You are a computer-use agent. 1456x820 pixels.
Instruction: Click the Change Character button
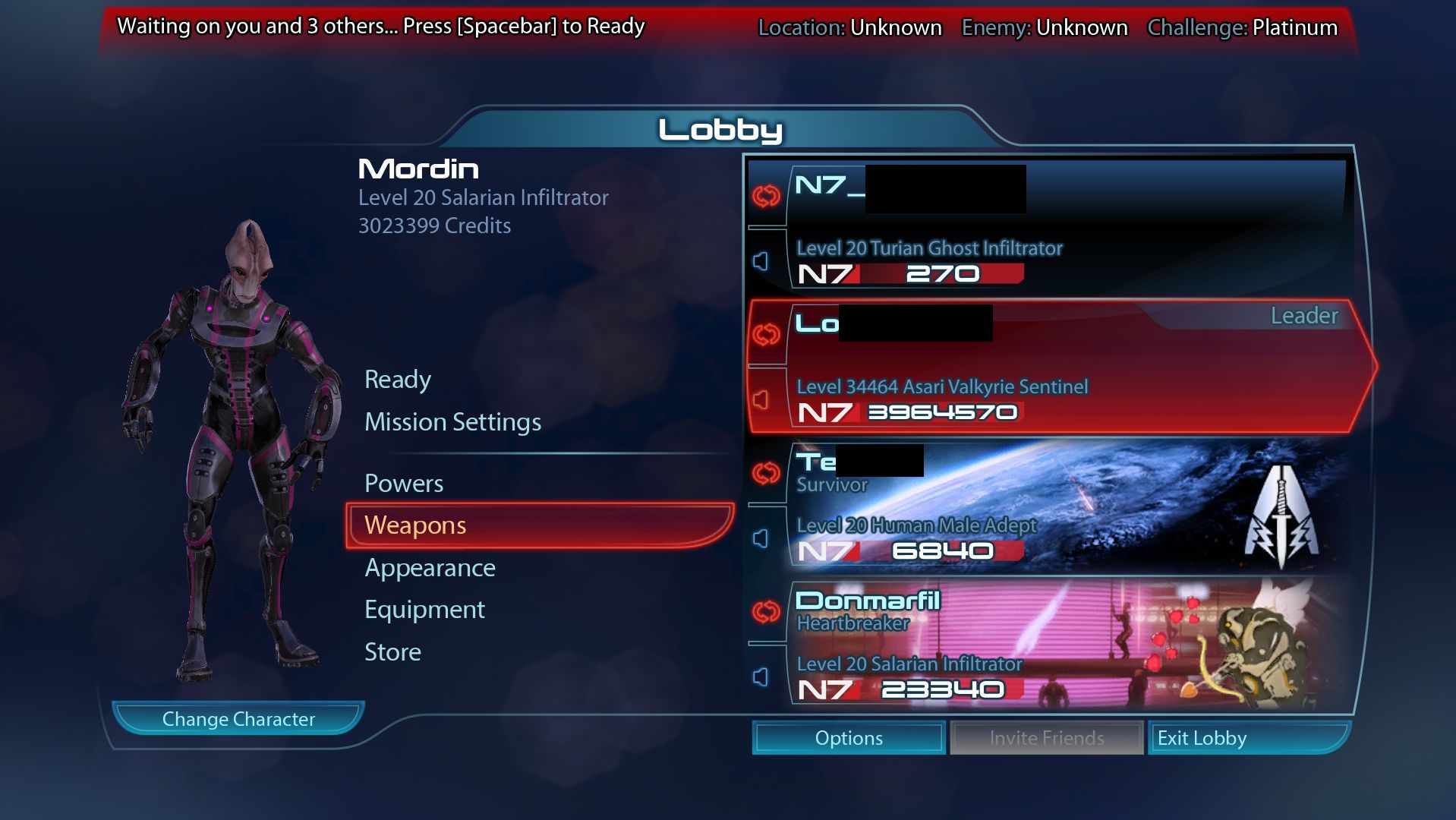coord(238,719)
